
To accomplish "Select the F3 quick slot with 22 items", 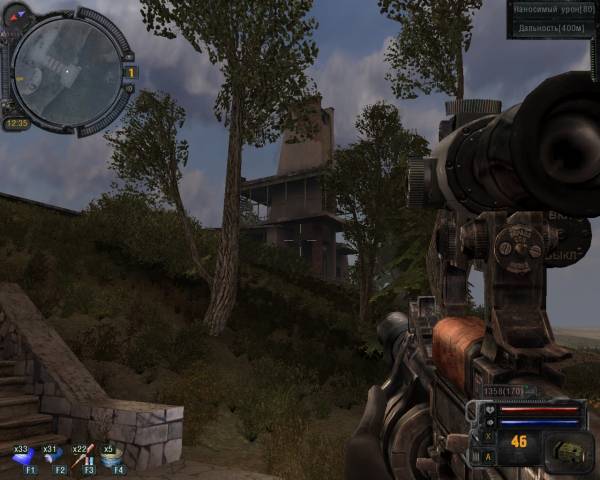I will point(86,456).
